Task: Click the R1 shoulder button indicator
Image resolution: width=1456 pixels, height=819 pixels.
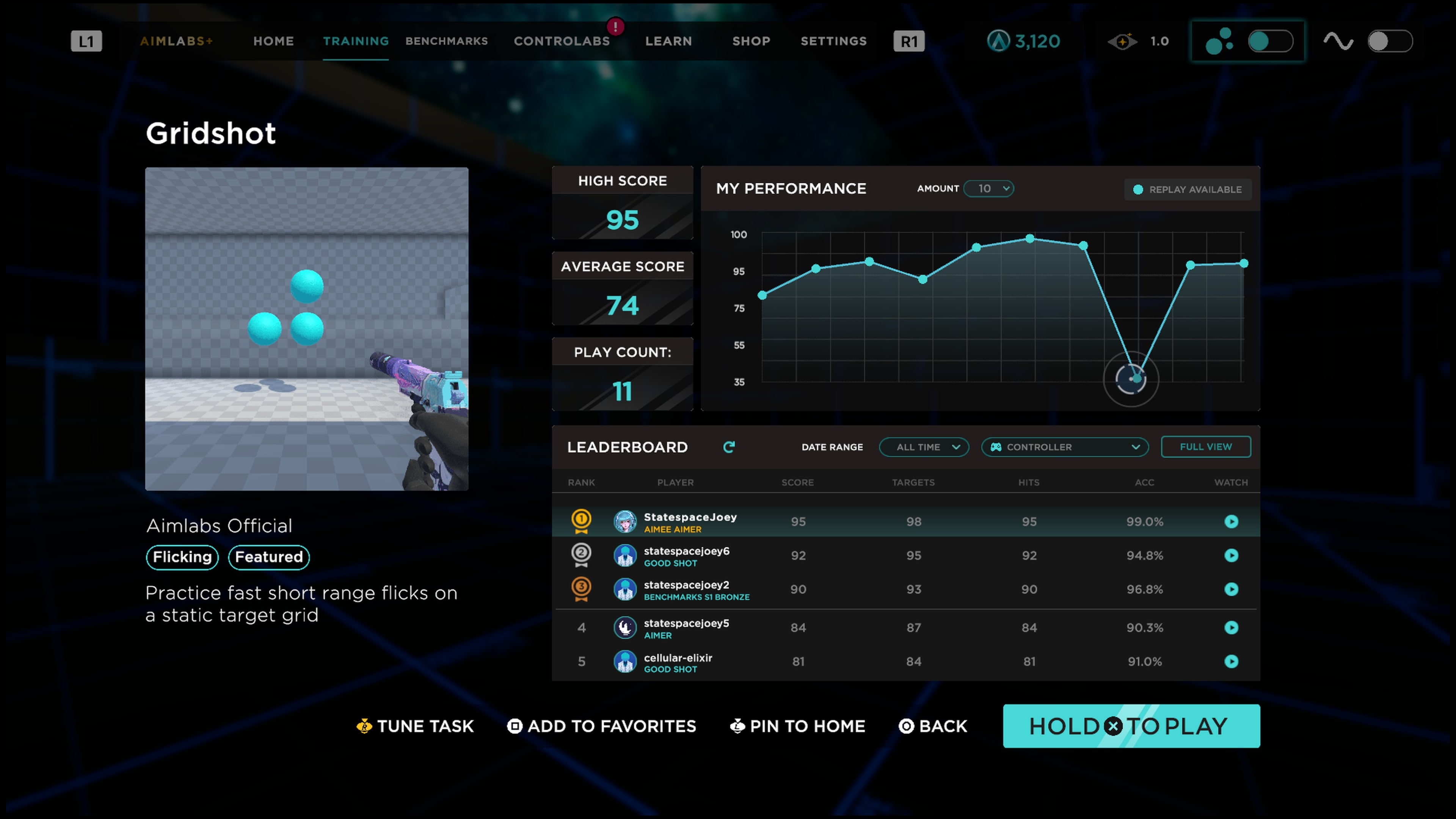Action: (x=909, y=41)
